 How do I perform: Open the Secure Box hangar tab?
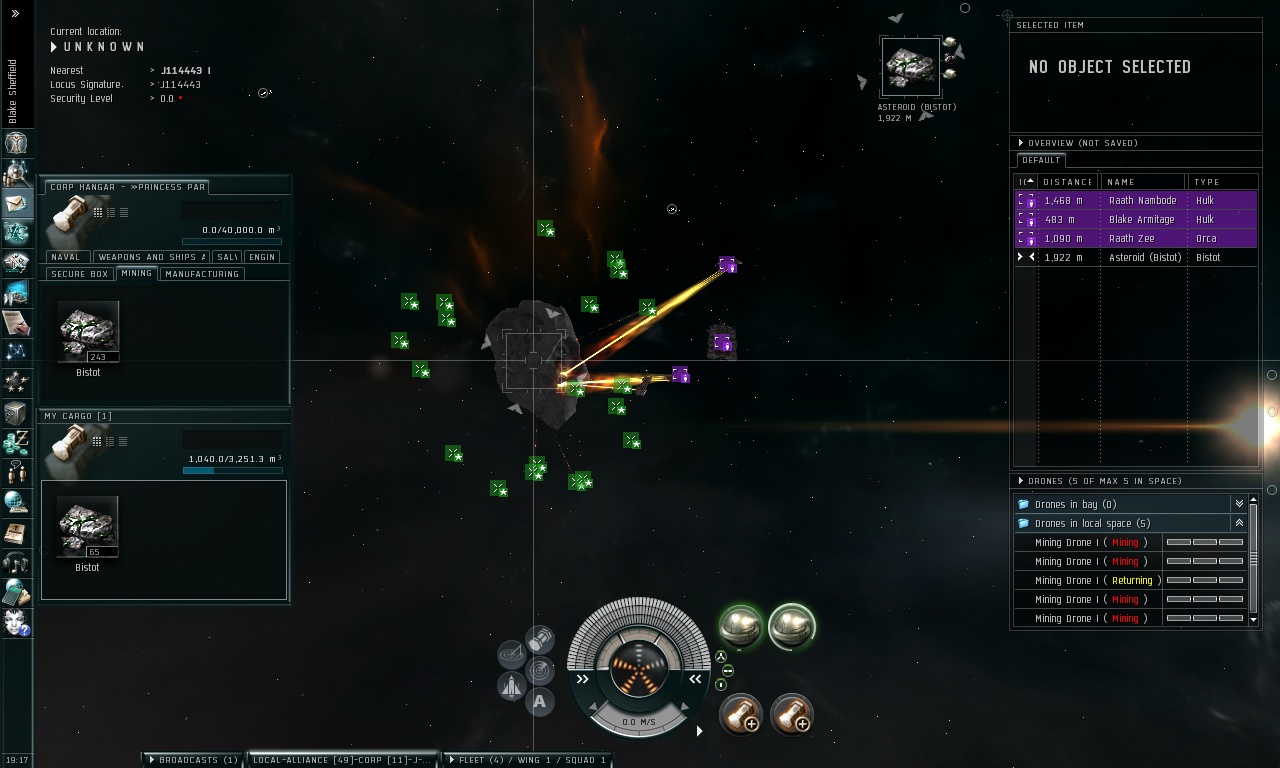[x=80, y=274]
